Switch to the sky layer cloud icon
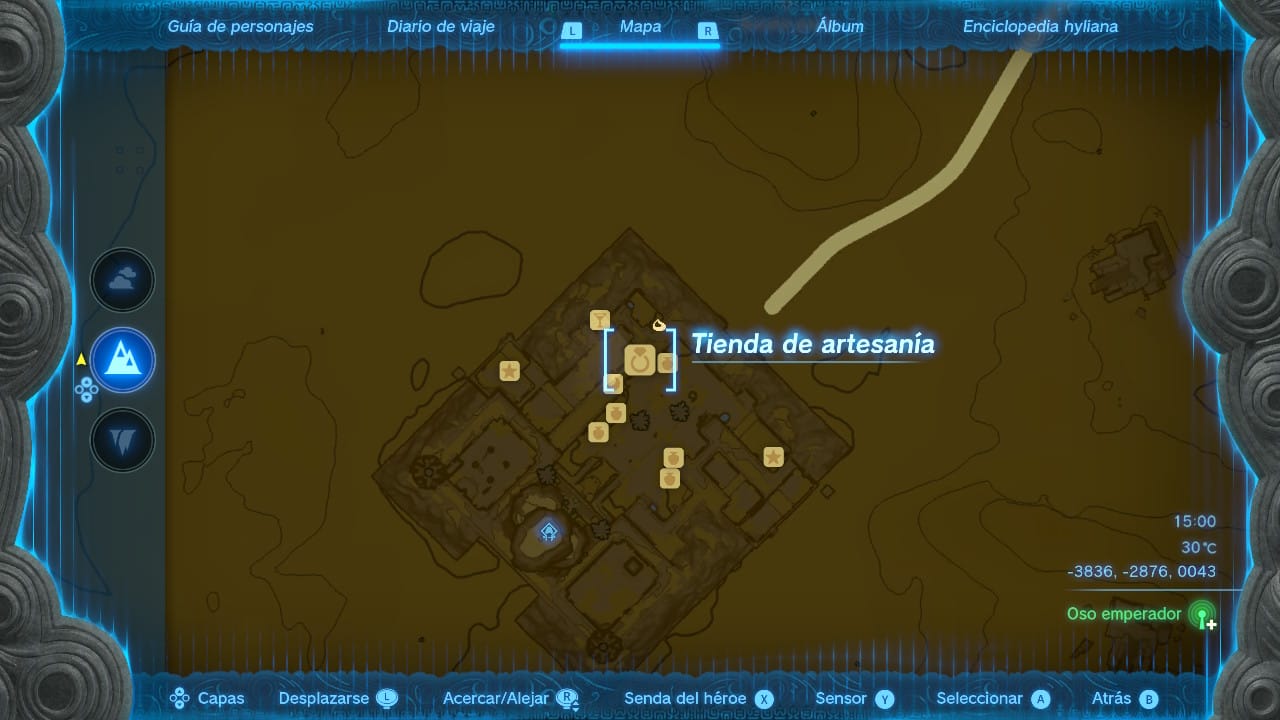 click(x=122, y=280)
